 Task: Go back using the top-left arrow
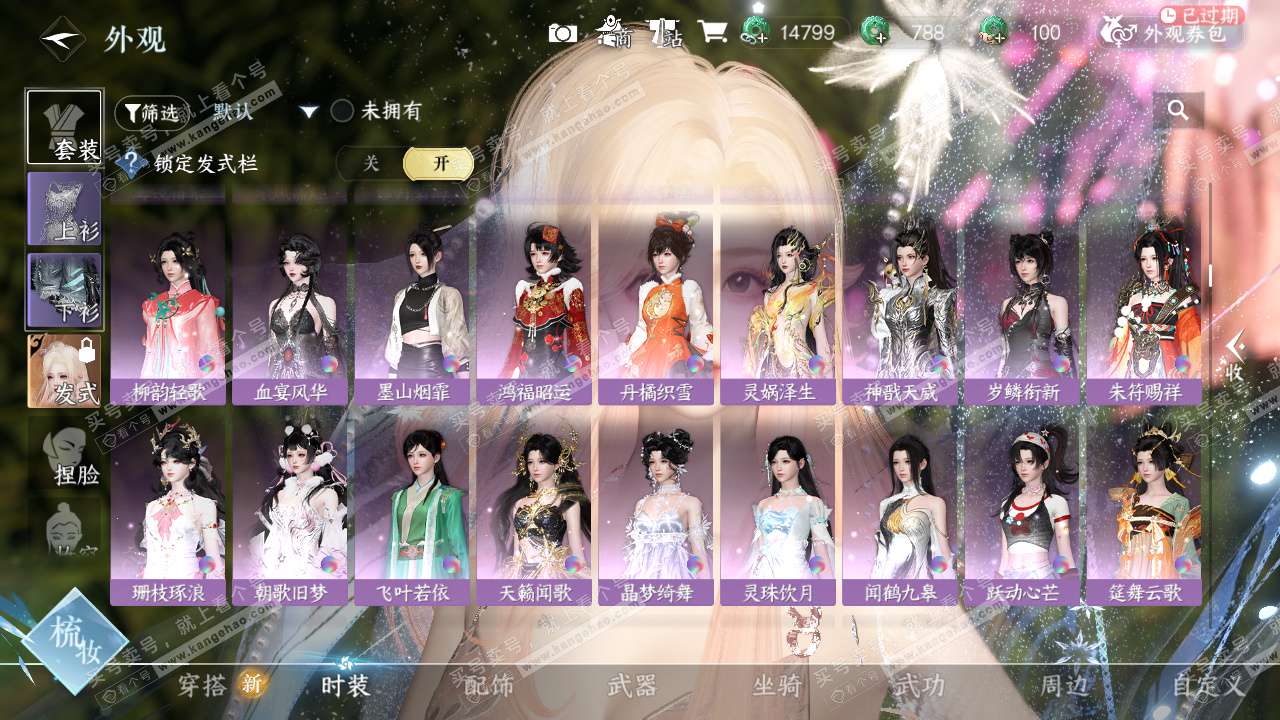62,39
